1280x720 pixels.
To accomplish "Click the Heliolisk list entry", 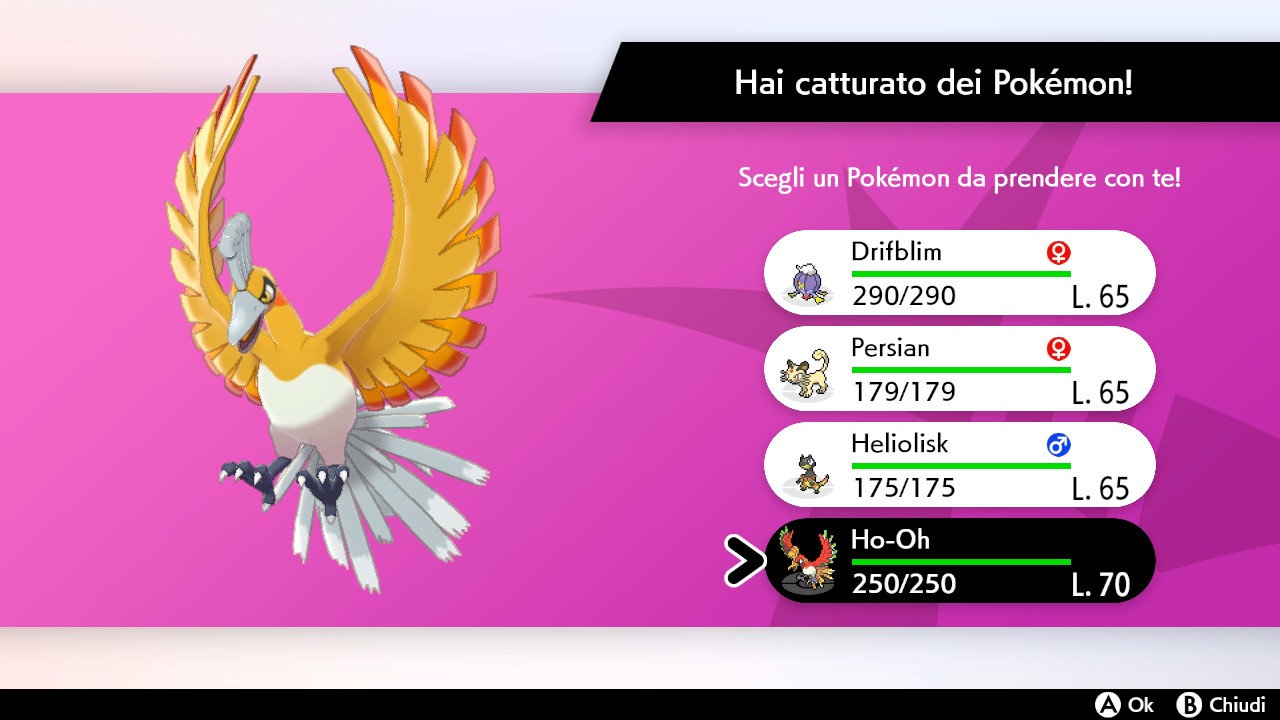I will 960,464.
